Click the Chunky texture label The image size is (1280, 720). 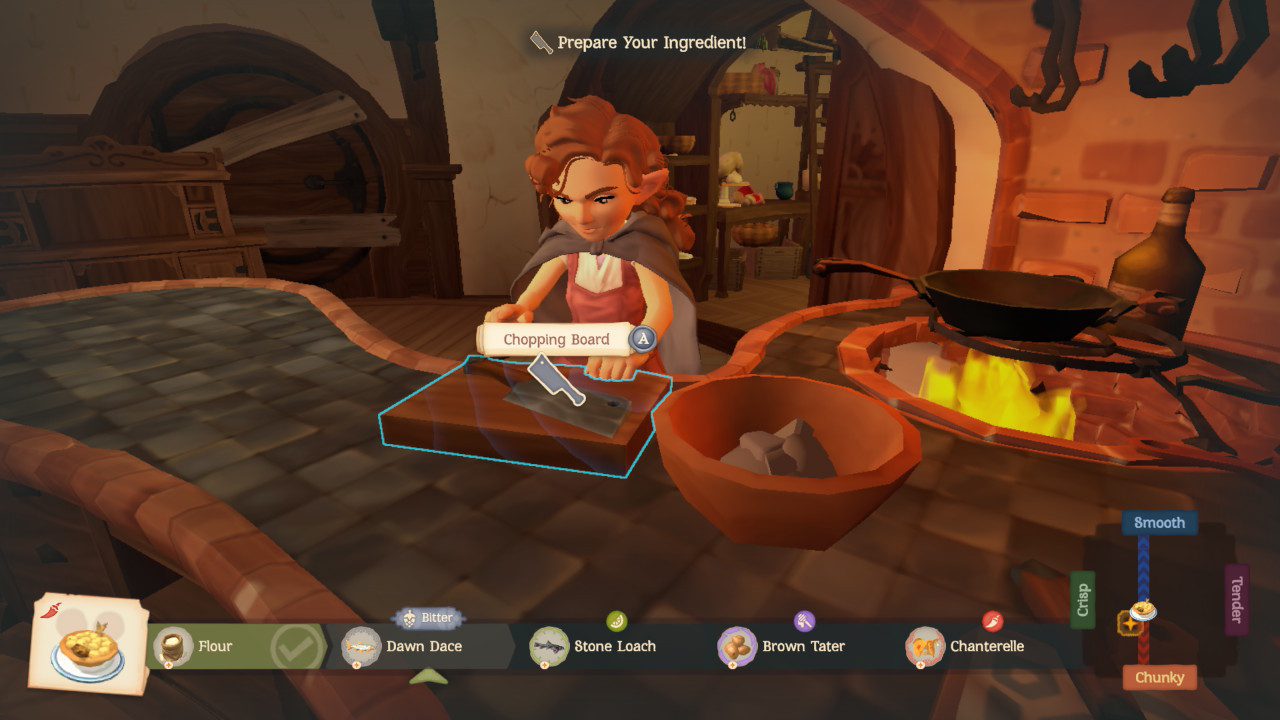[x=1159, y=677]
